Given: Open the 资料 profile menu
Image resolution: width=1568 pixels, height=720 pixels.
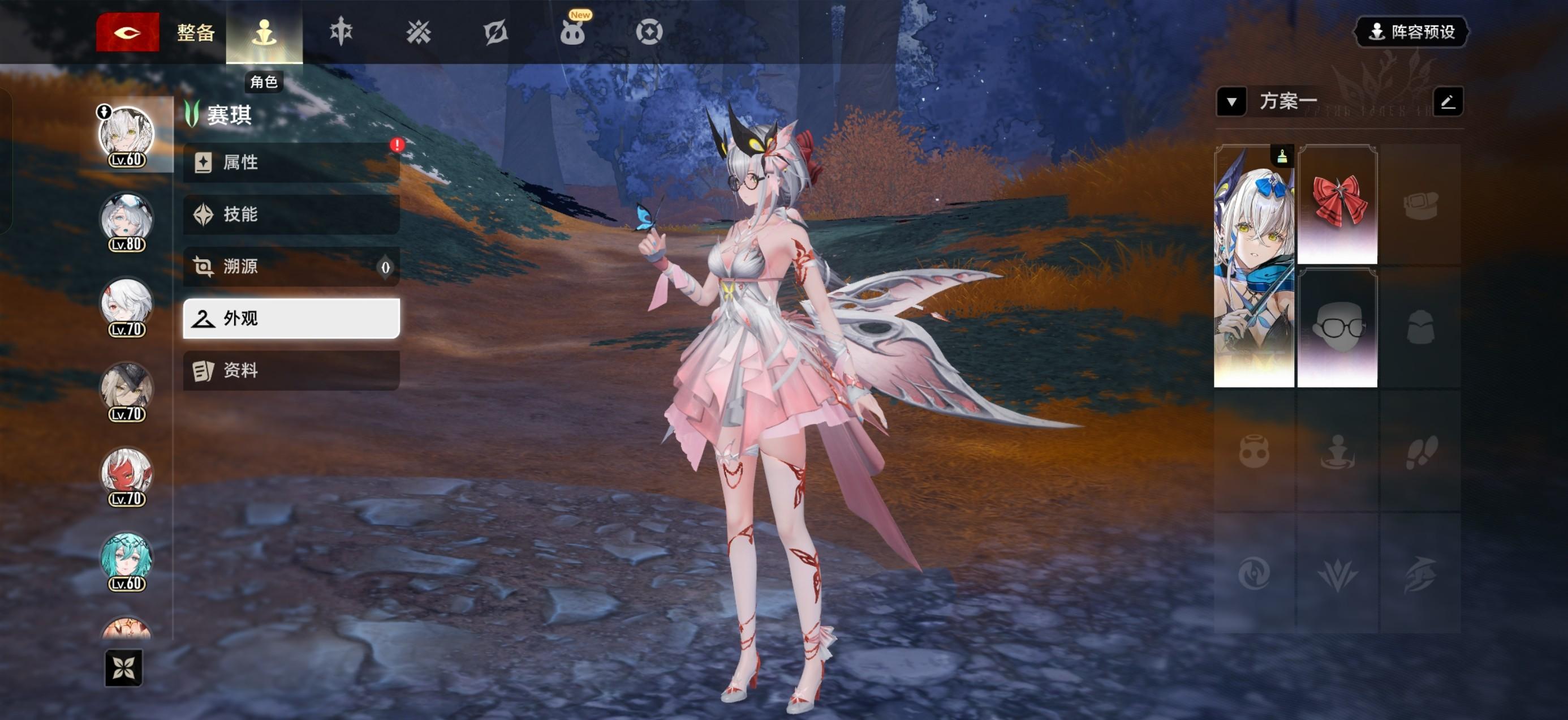Looking at the screenshot, I should (291, 370).
